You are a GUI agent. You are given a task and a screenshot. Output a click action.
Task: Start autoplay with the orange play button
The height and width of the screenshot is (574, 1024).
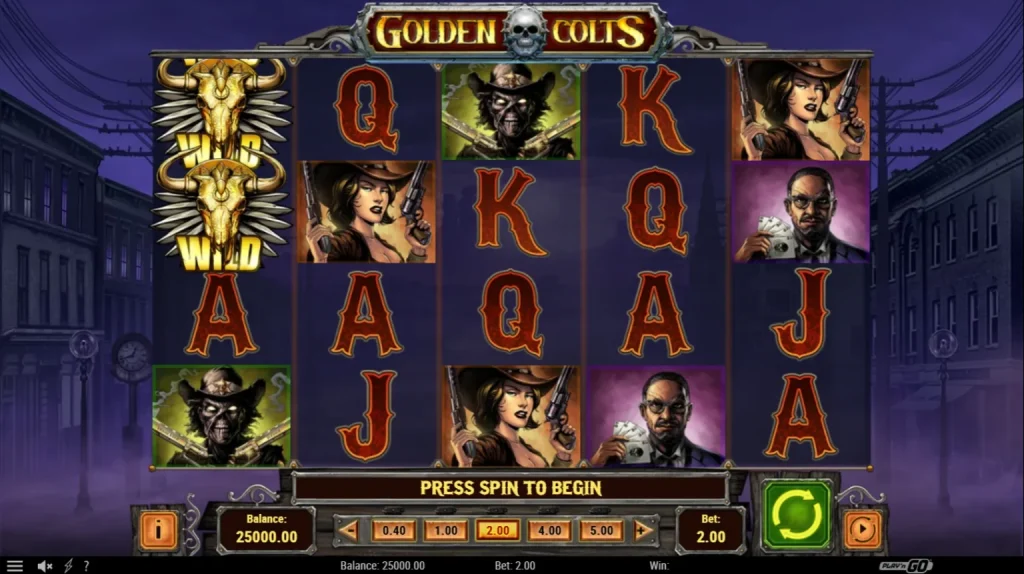[862, 529]
